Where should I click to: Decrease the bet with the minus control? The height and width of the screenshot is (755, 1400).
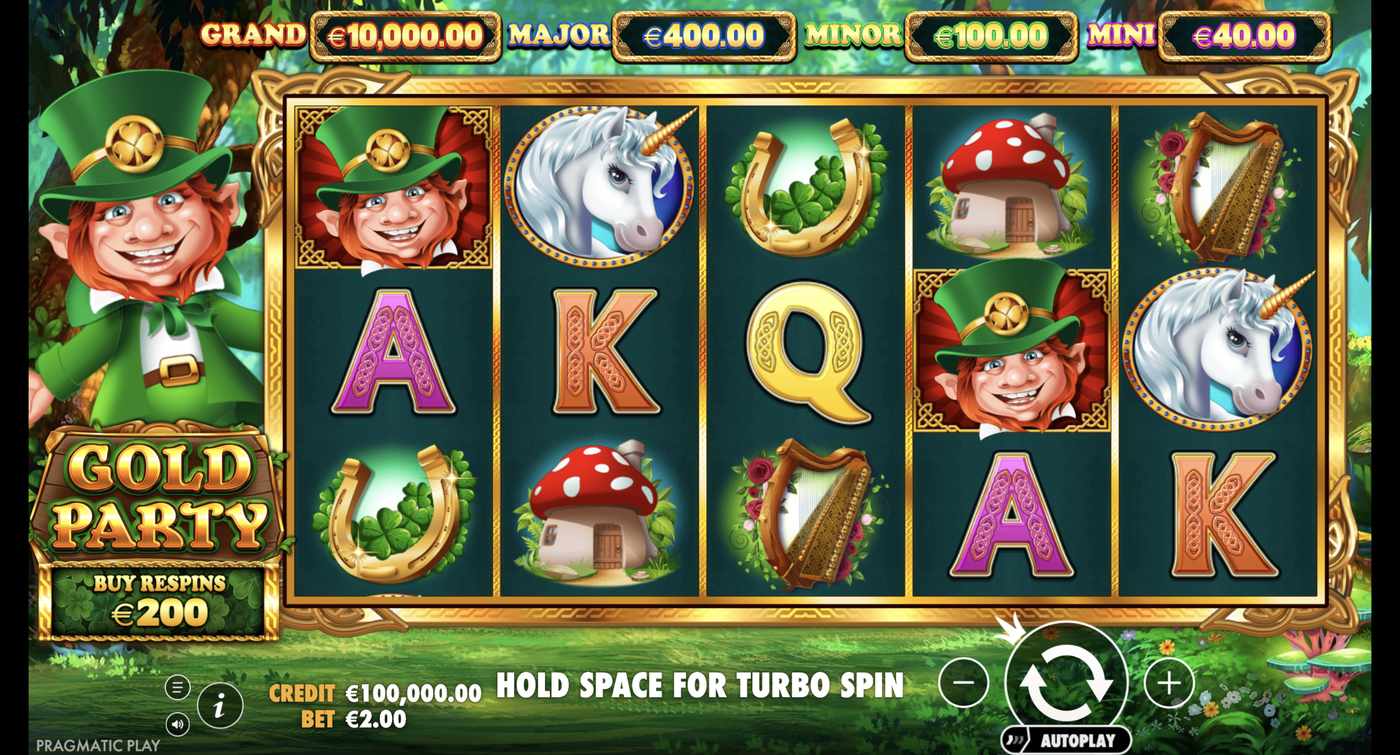point(962,684)
